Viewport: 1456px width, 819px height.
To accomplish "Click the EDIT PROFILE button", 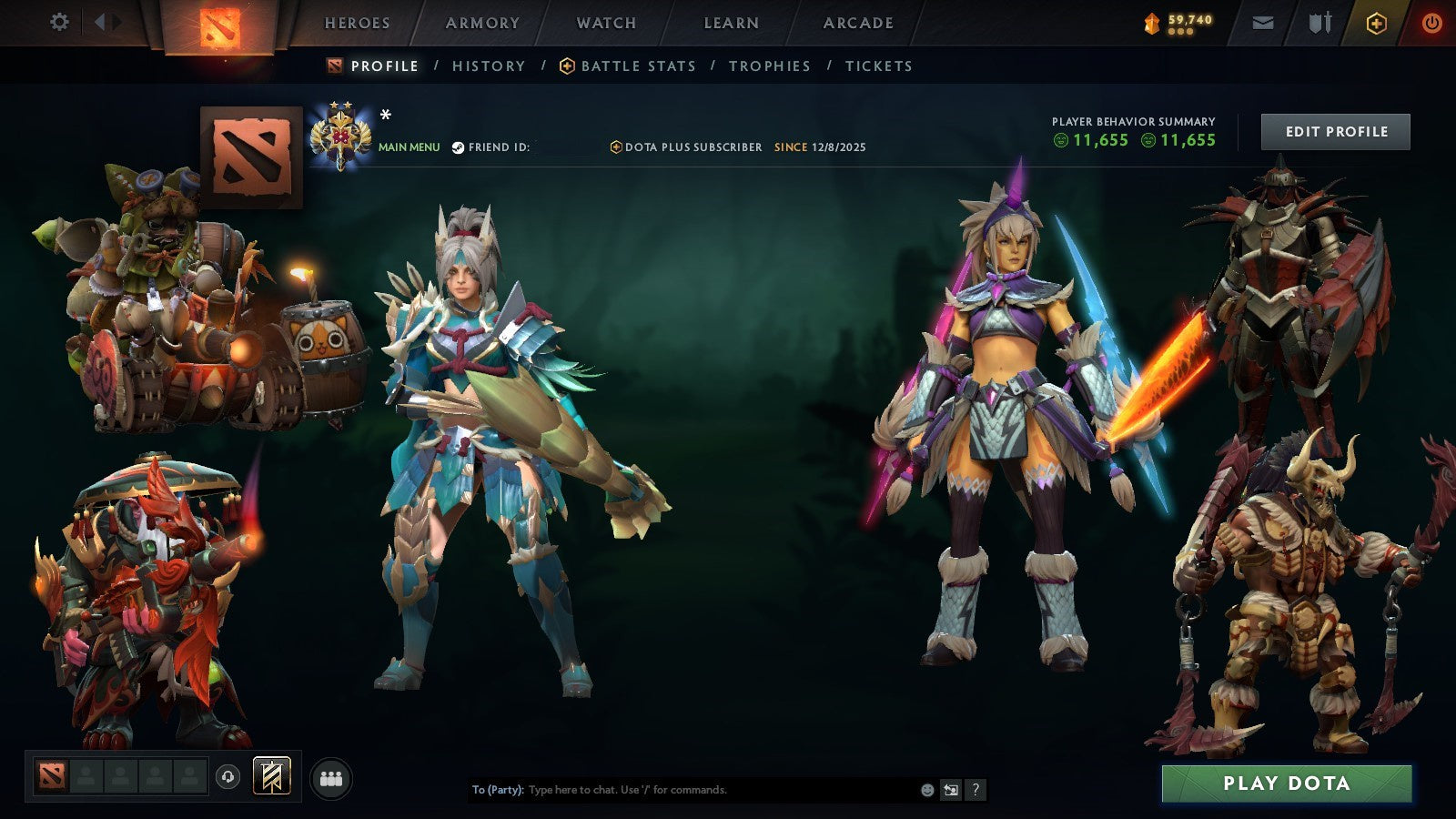I will point(1335,131).
